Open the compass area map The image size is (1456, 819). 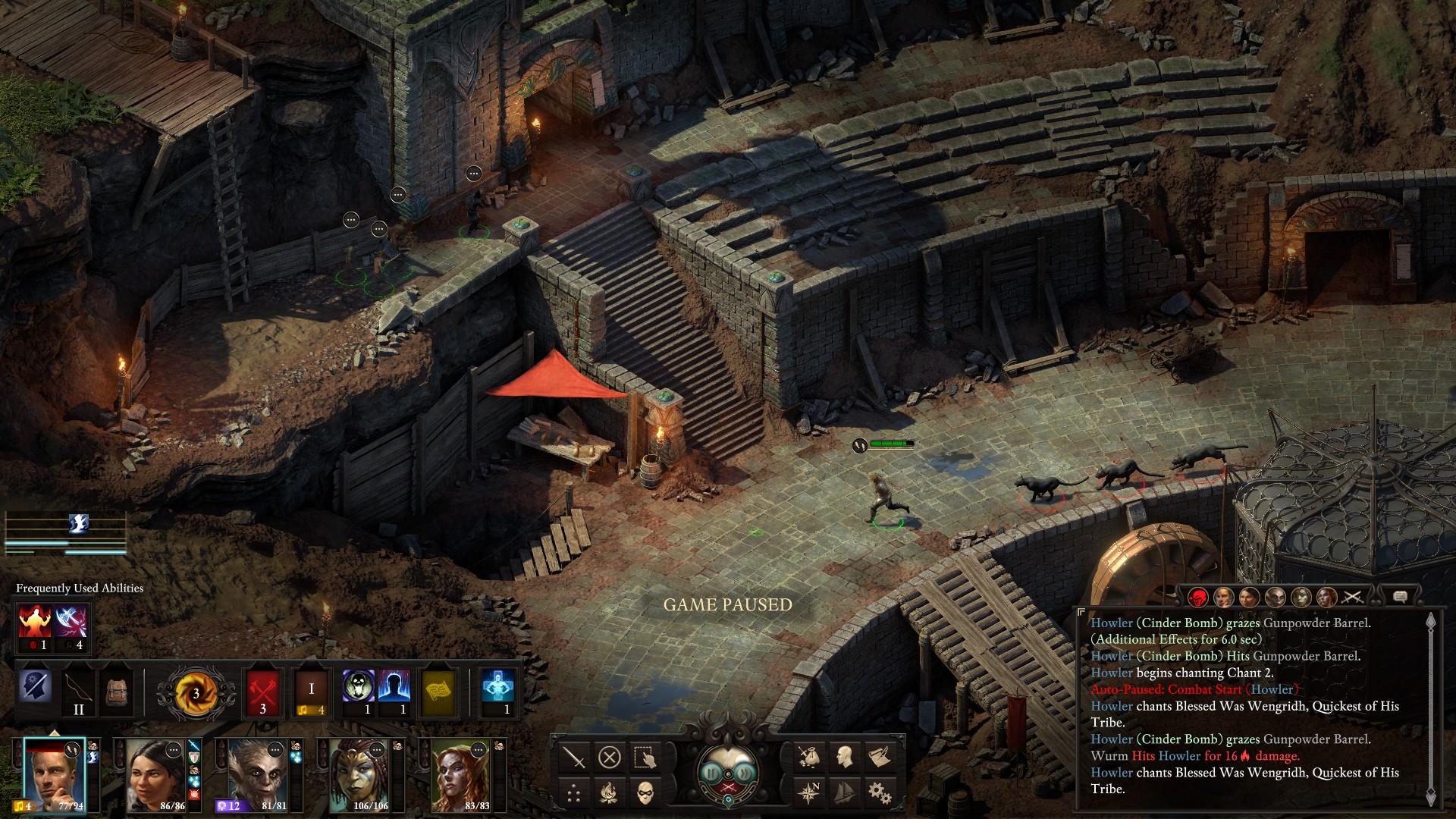click(x=808, y=793)
